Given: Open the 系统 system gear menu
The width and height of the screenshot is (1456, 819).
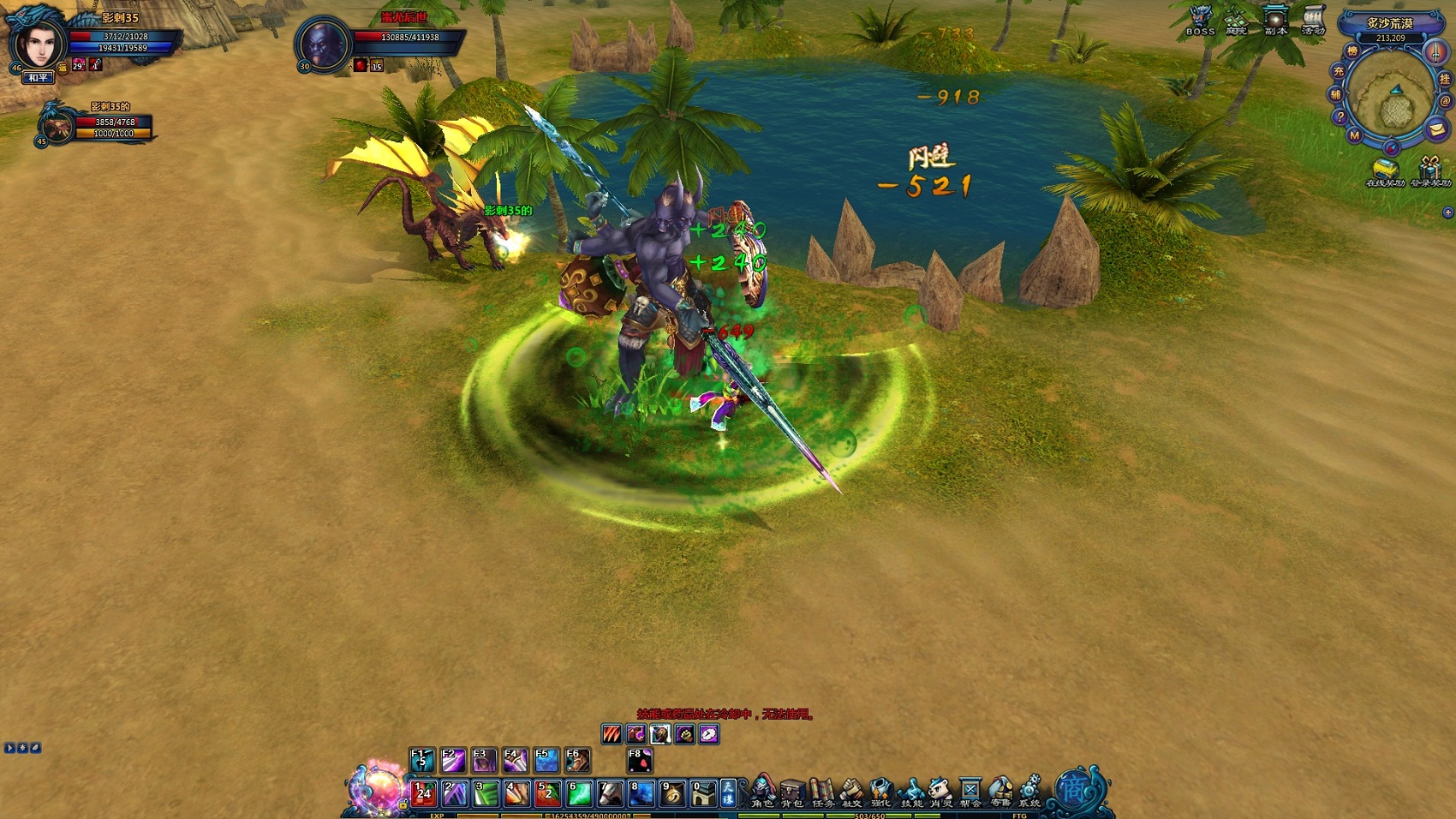Looking at the screenshot, I should click(1029, 792).
